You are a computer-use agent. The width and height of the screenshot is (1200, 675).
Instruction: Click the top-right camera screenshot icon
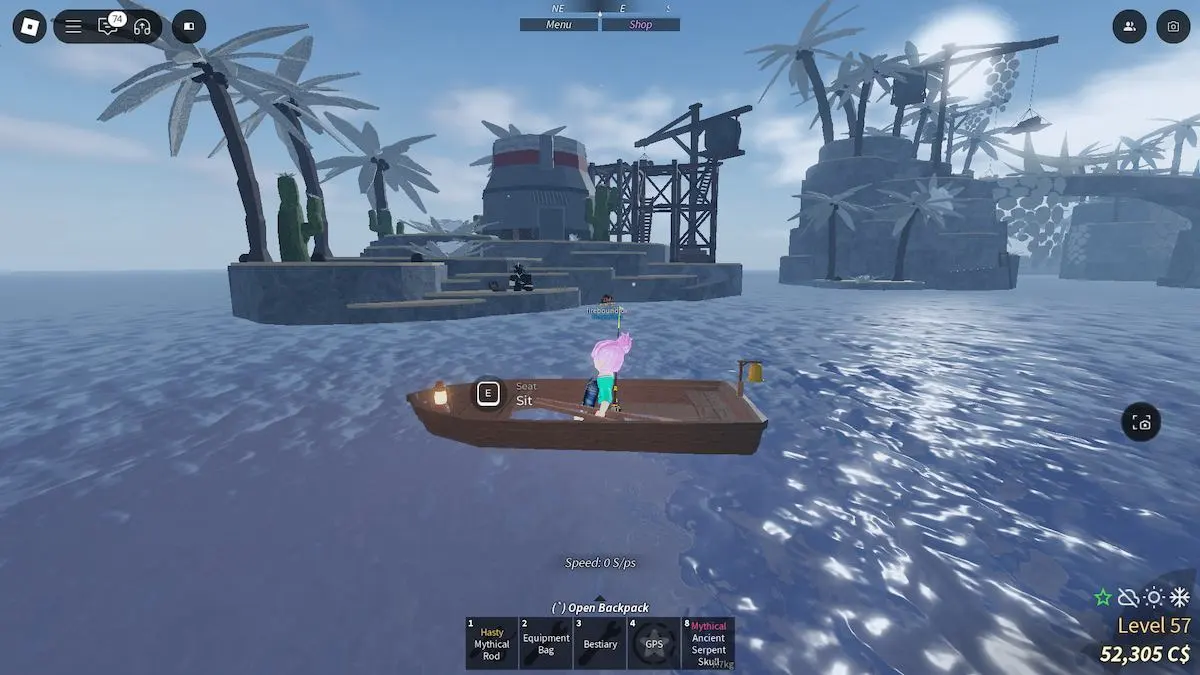click(x=1173, y=27)
